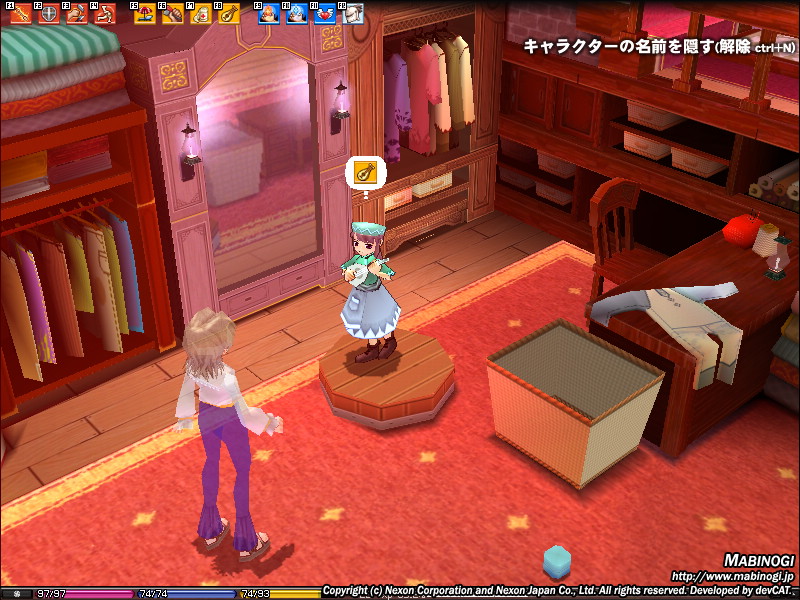Activate the sword attack skill icon
Image resolution: width=800 pixels, height=600 pixels.
pyautogui.click(x=18, y=15)
